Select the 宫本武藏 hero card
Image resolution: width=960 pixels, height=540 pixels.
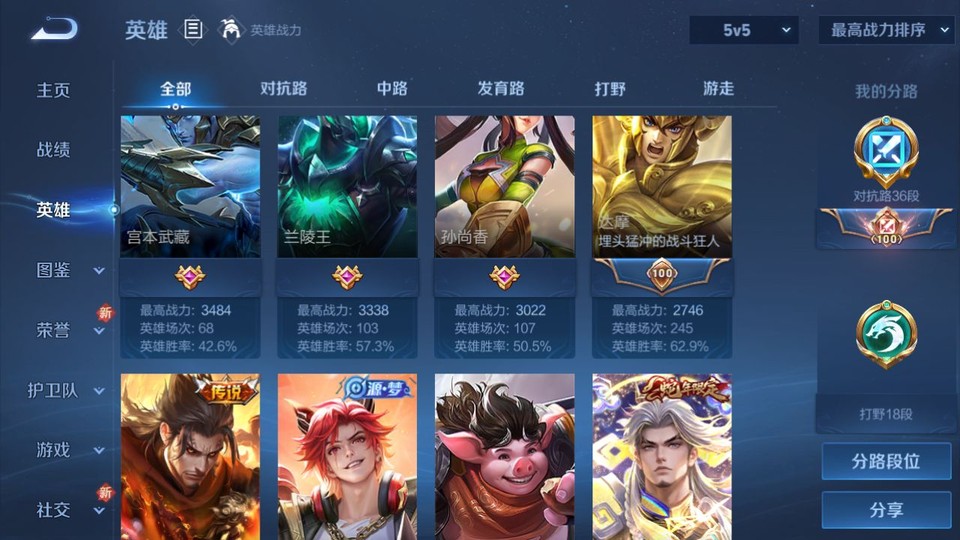coord(190,187)
